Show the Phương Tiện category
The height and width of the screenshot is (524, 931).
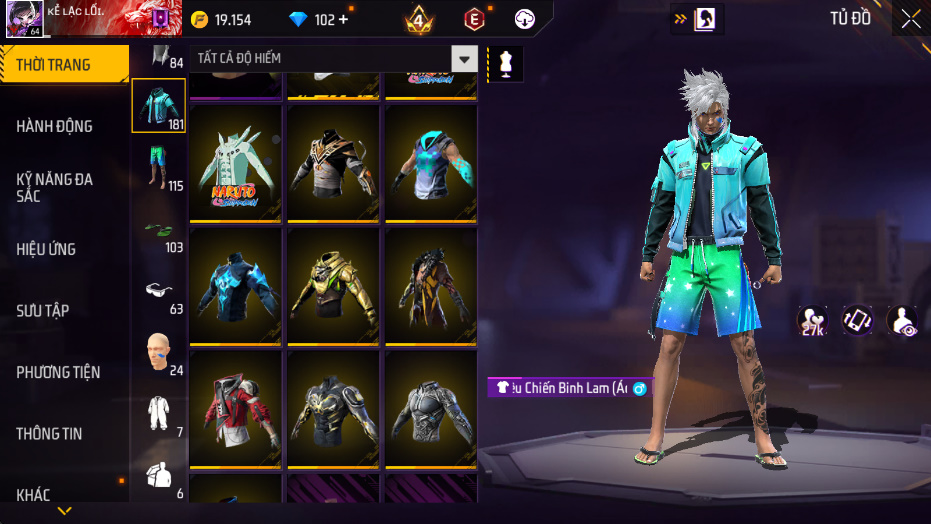(58, 372)
